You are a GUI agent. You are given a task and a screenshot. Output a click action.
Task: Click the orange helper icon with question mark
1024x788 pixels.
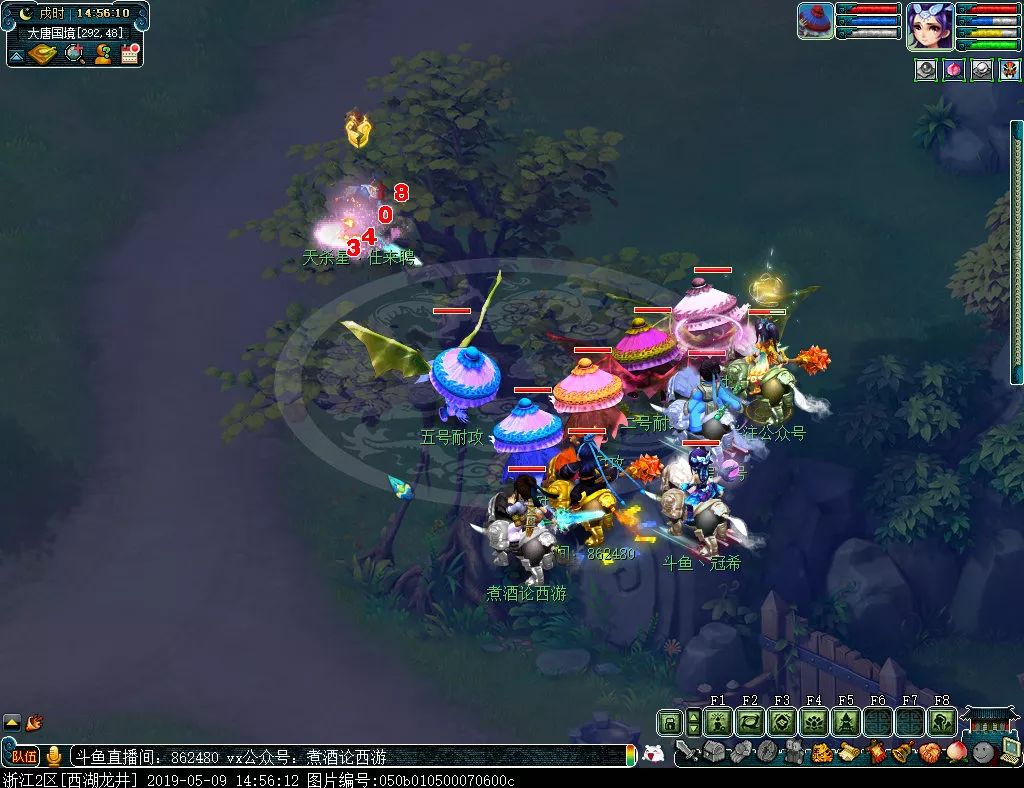(x=103, y=54)
